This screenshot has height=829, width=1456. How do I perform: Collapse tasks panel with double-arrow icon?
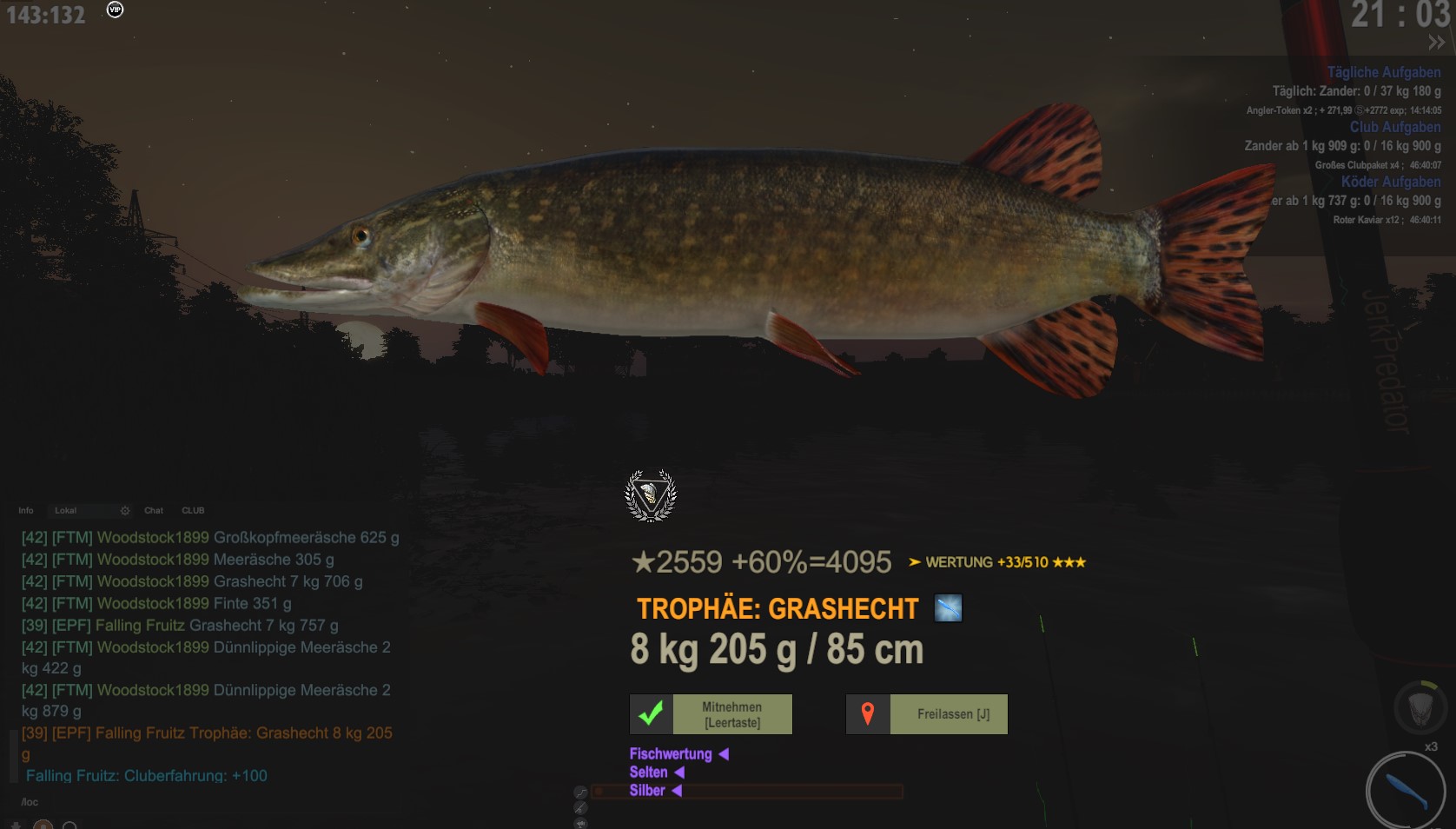tap(1436, 43)
